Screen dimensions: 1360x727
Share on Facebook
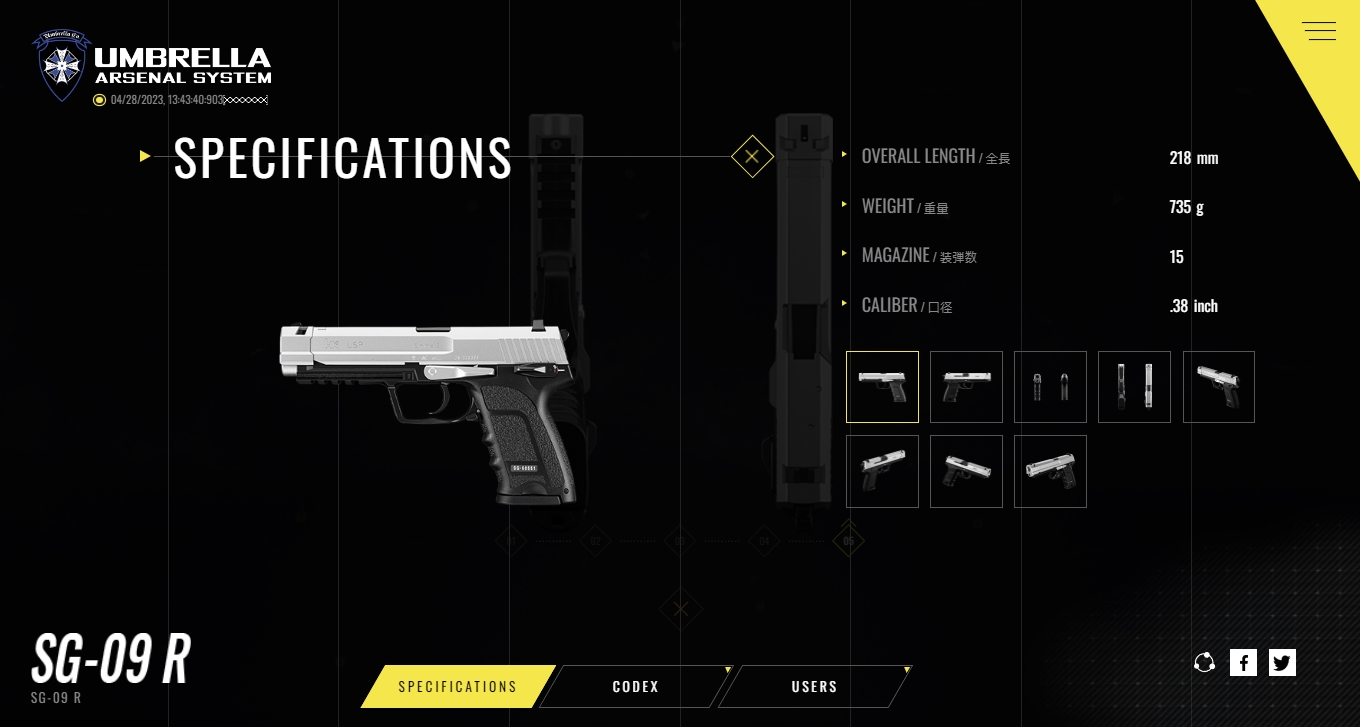click(x=1243, y=662)
